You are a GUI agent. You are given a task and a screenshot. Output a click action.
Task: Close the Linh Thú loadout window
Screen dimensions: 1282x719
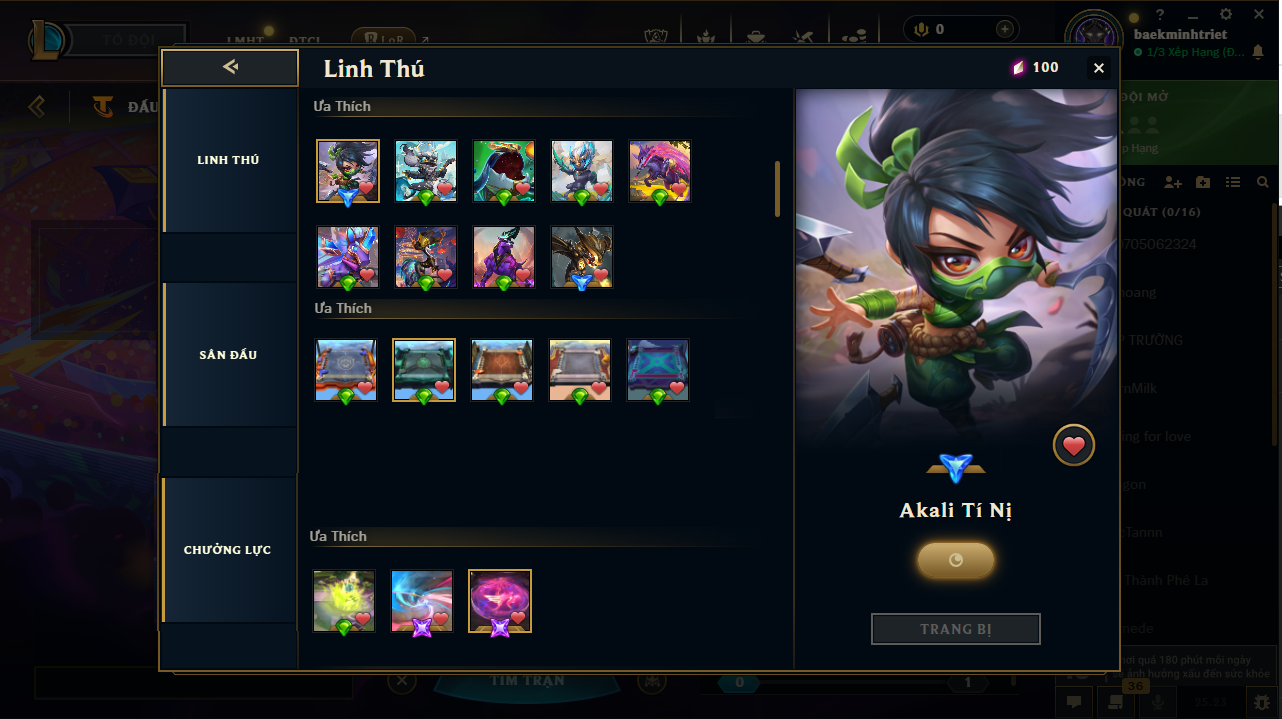tap(1099, 68)
